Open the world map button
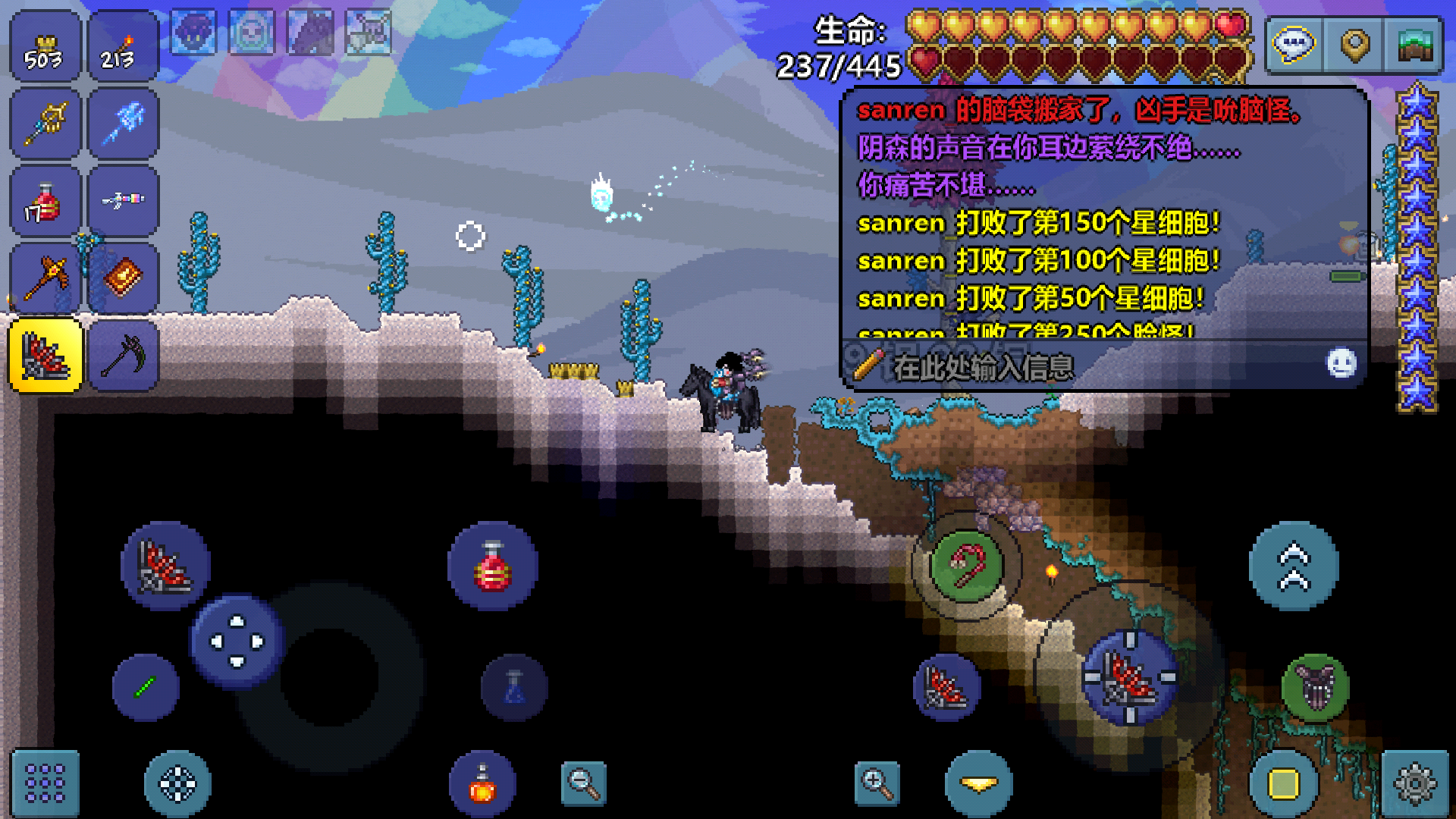 (1414, 45)
